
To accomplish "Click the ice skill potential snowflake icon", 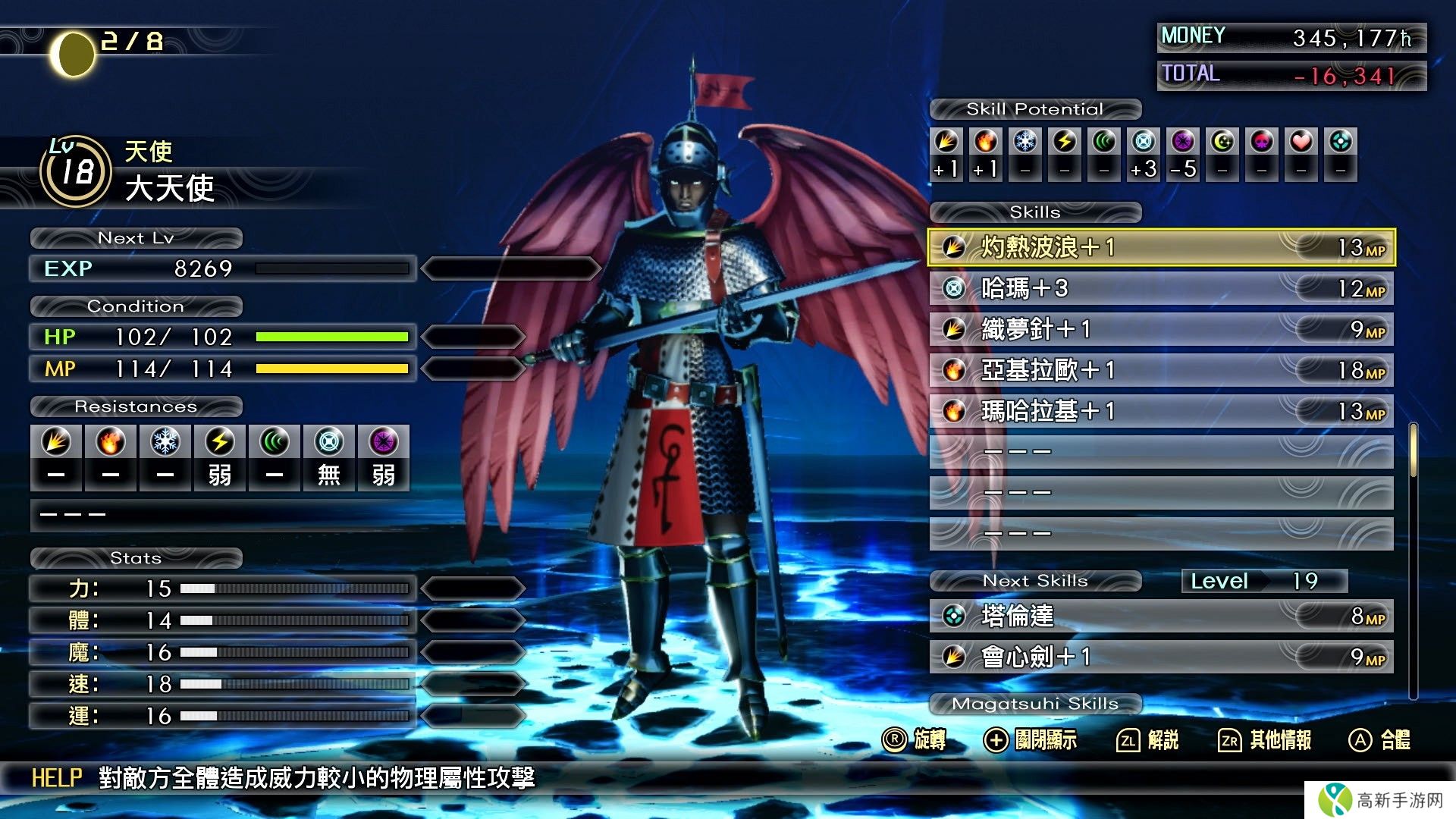I will (x=1025, y=142).
